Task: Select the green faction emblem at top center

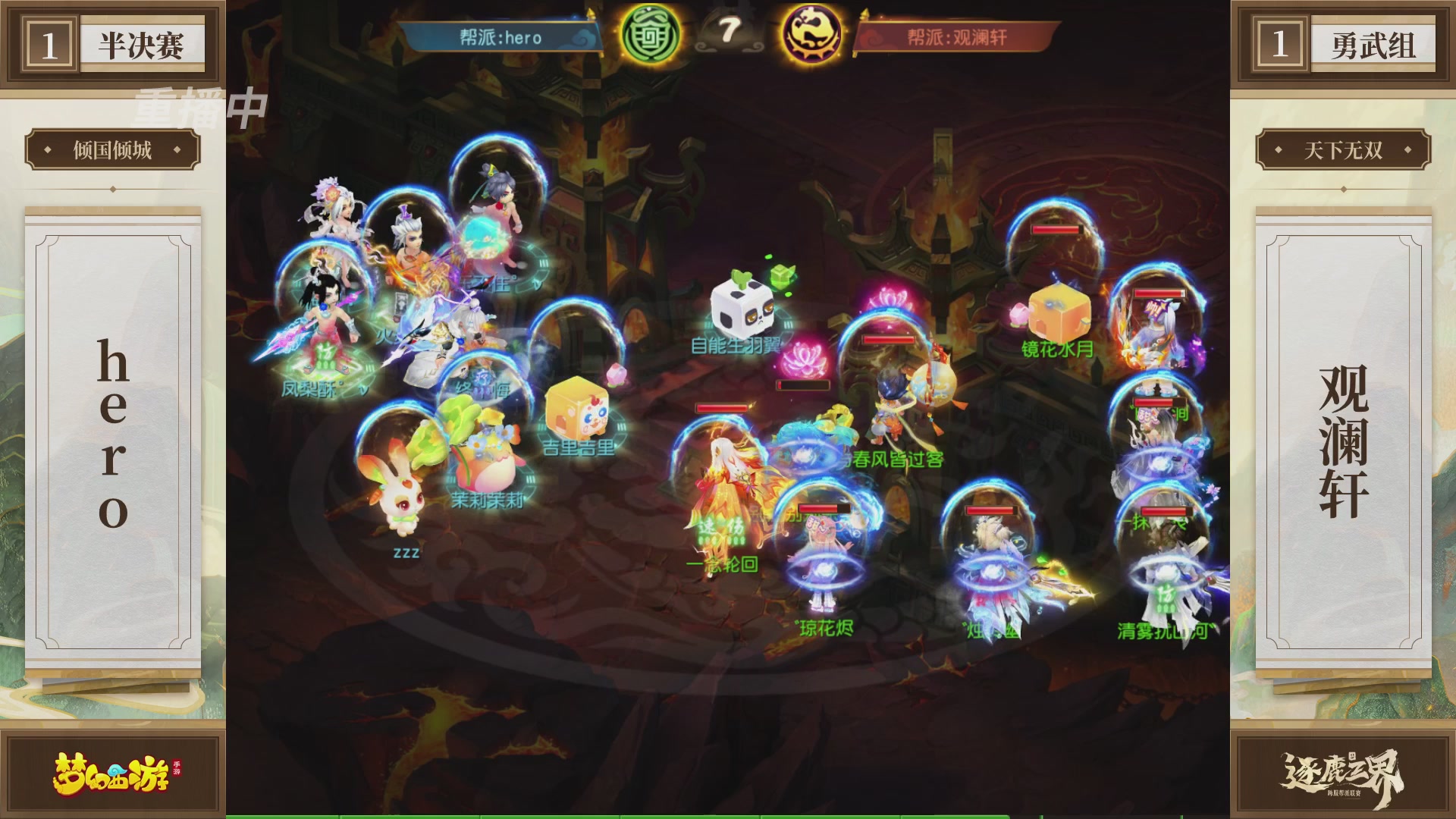Action: pos(649,34)
